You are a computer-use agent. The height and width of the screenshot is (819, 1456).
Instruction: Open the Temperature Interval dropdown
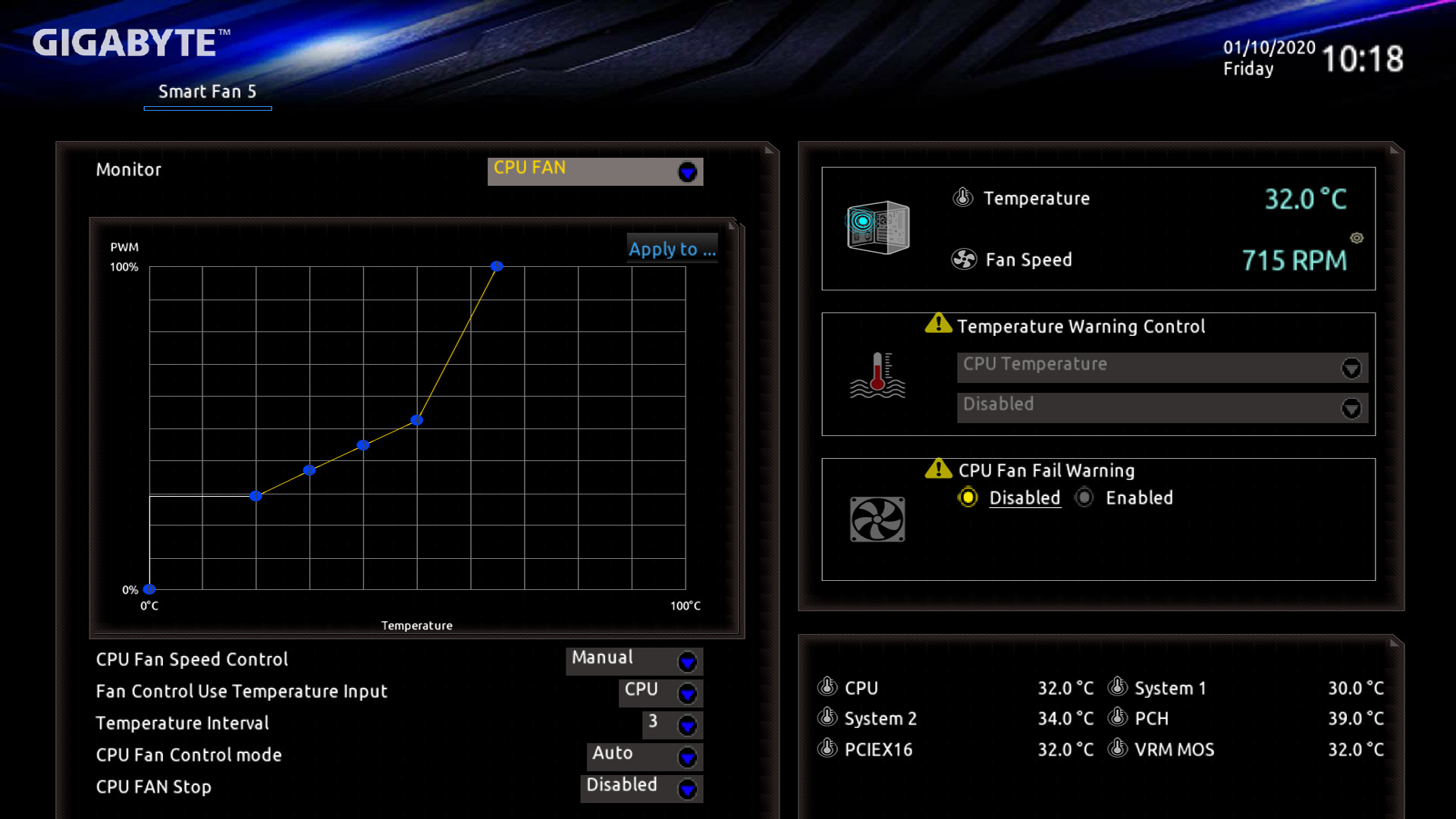[x=672, y=724]
